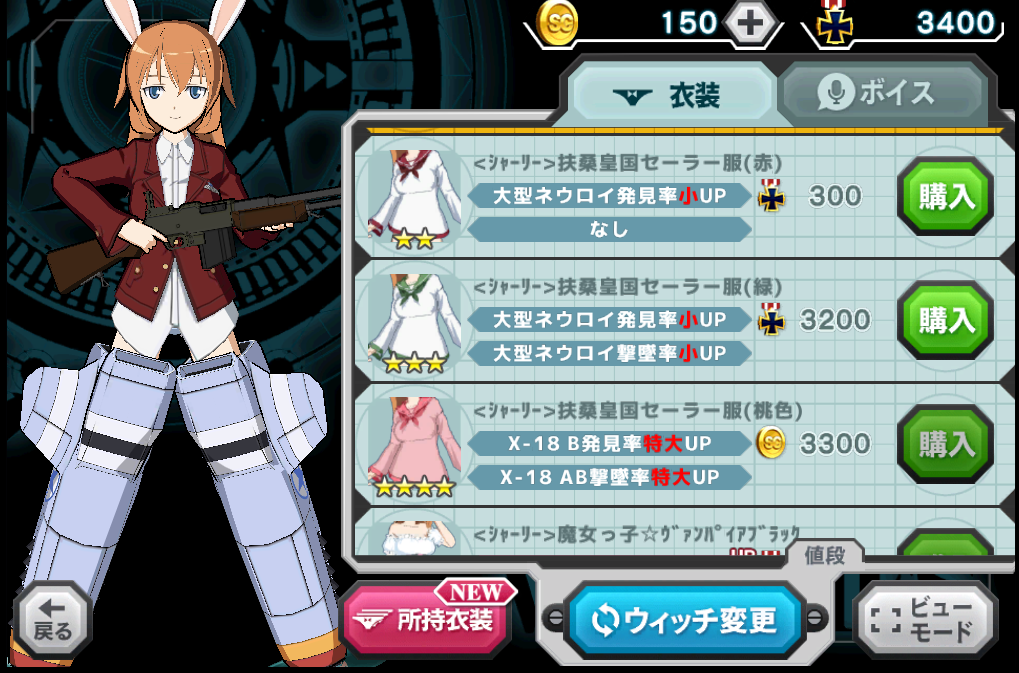Buy the red sailor uniform for 300

(945, 196)
